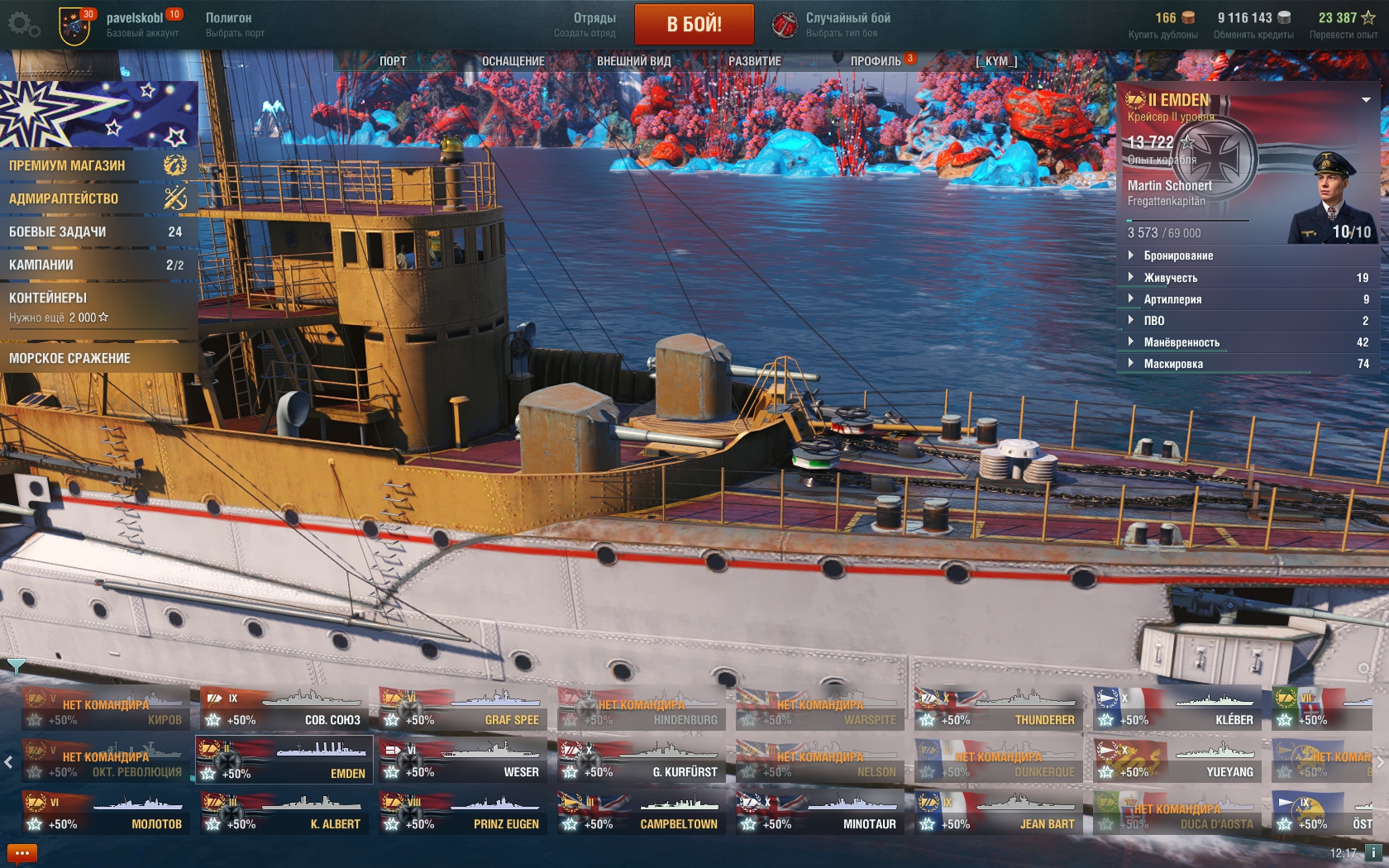
Task: Open the ПРЕМИУМ МАГАЗИН menu entry
Action: (x=95, y=165)
